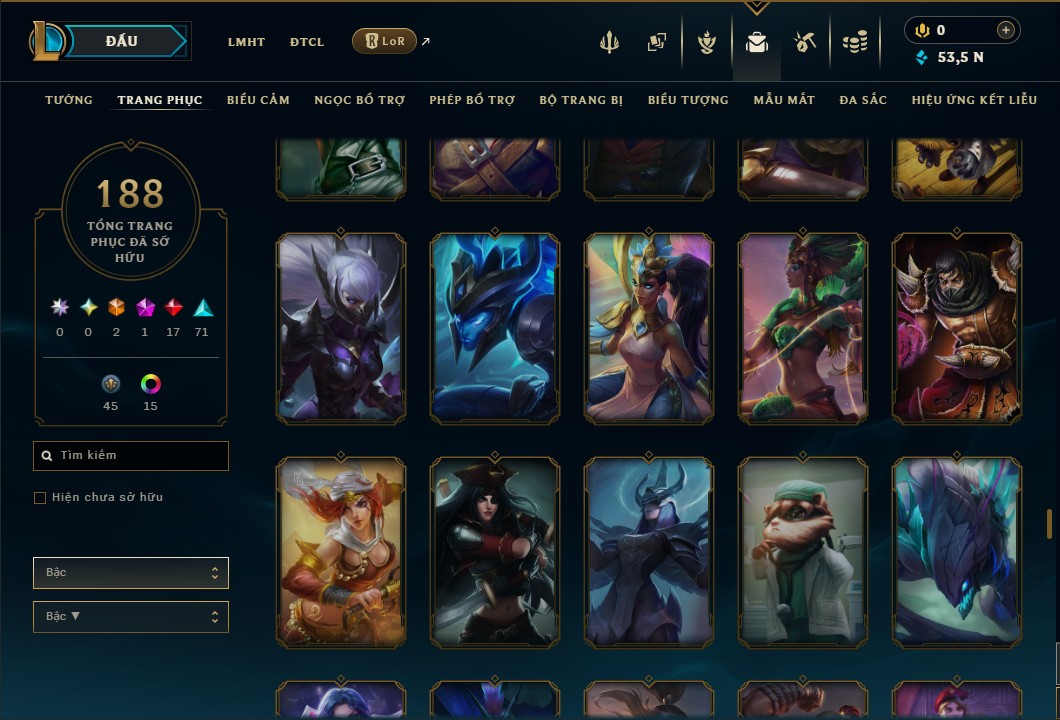Click the plus button beside the gold currency
Viewport: 1060px width, 720px height.
1005,31
